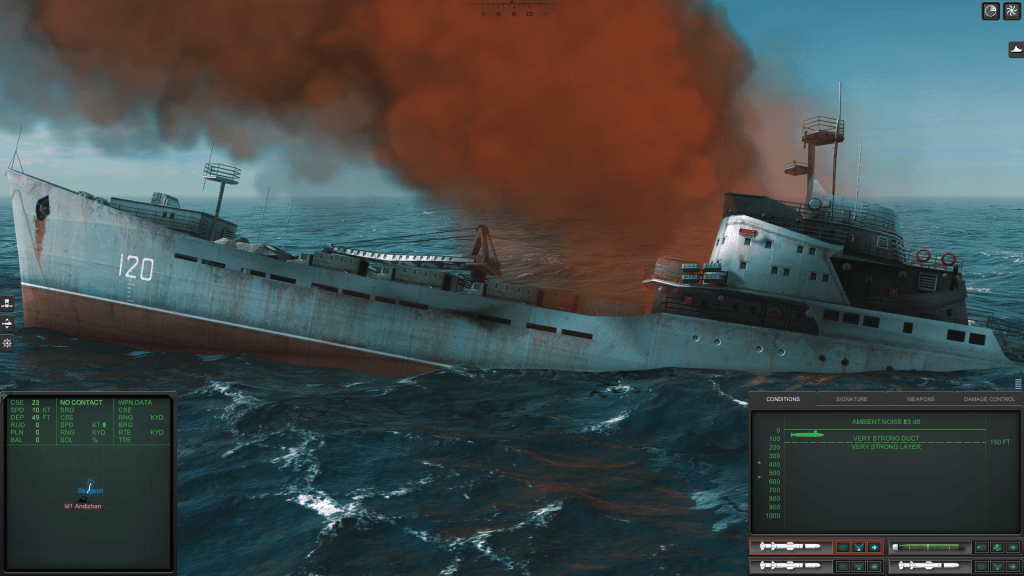Screen dimensions: 1024x576
Task: Select the Conditions tab
Action: [x=783, y=399]
